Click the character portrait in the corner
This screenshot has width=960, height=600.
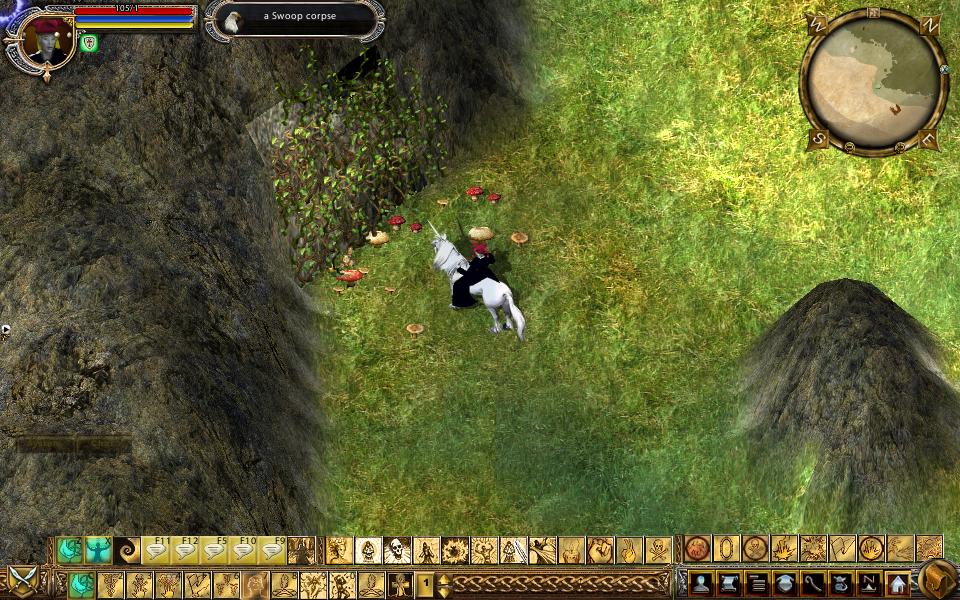[42, 41]
